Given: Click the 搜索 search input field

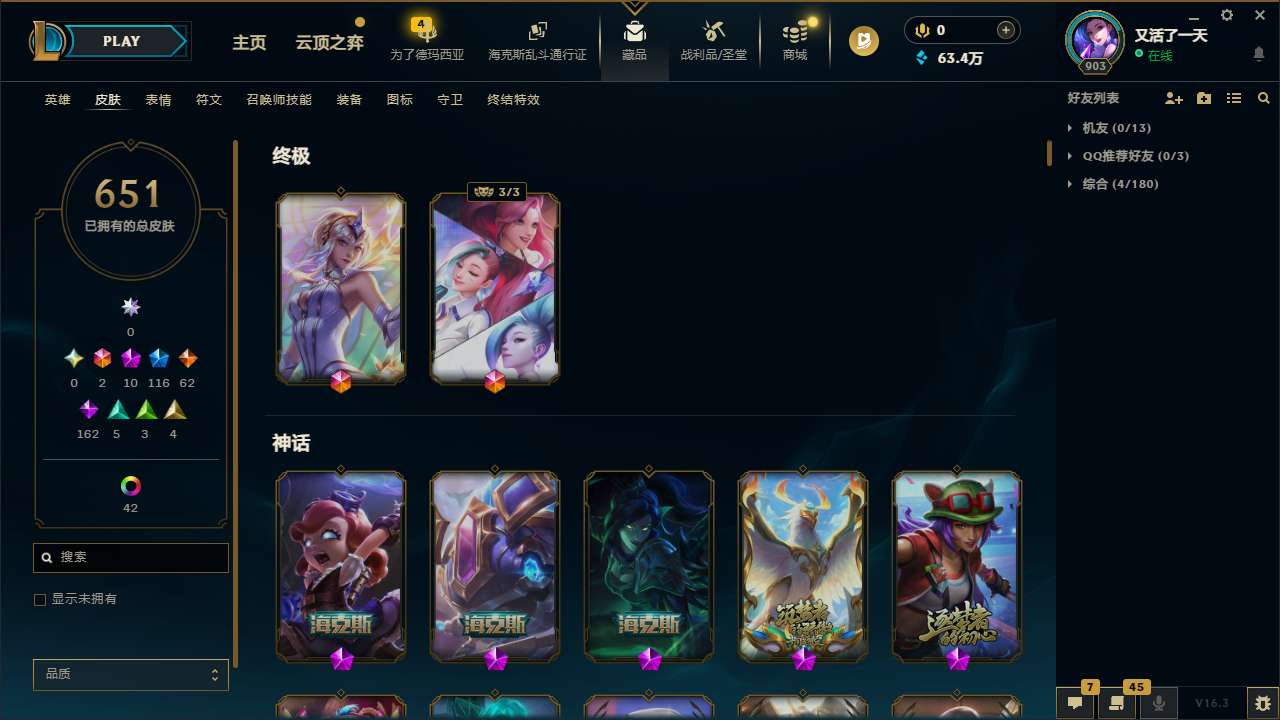Looking at the screenshot, I should pyautogui.click(x=130, y=557).
